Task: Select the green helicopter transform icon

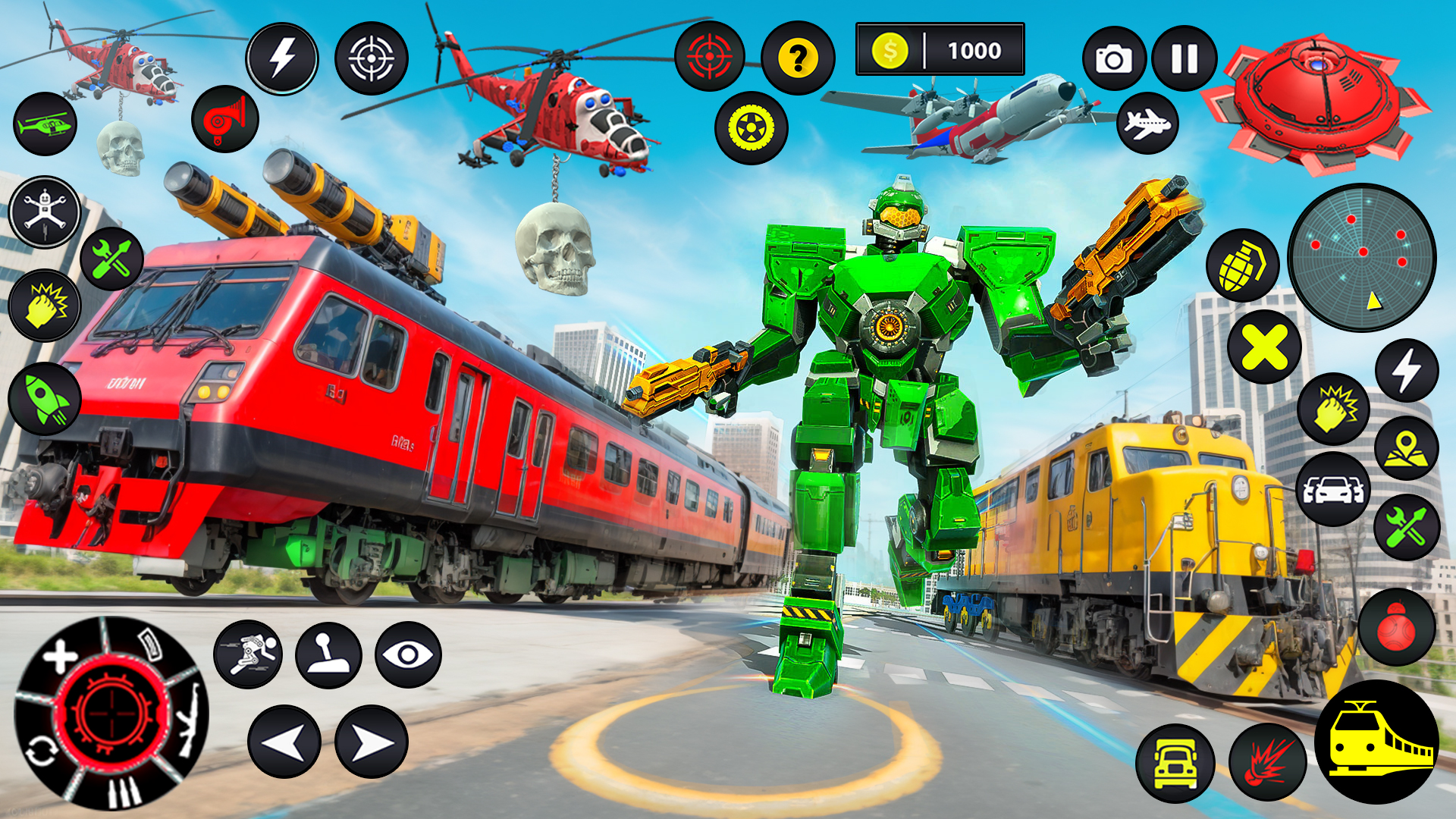Action: [x=45, y=124]
